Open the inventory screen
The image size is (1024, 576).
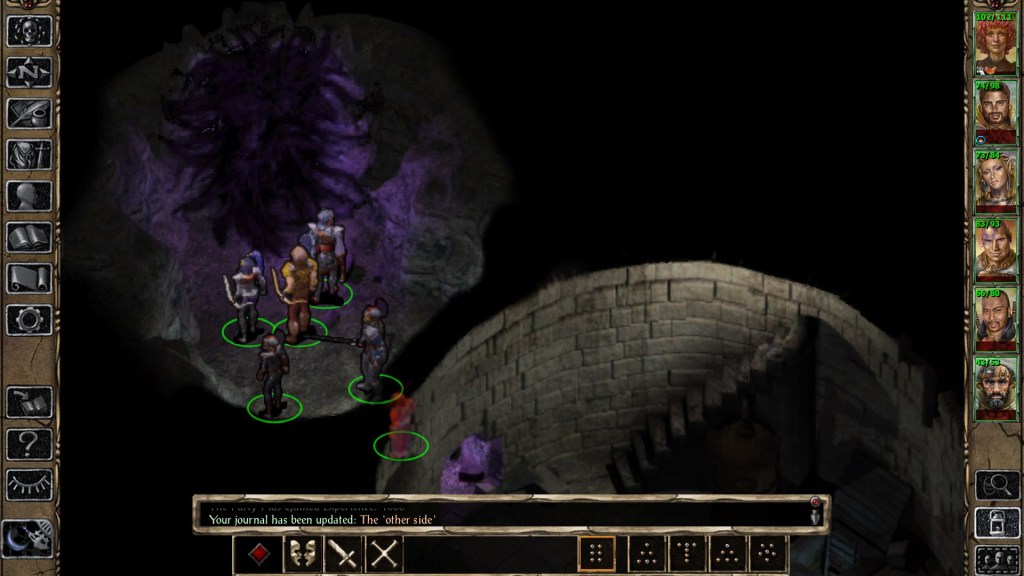29,154
